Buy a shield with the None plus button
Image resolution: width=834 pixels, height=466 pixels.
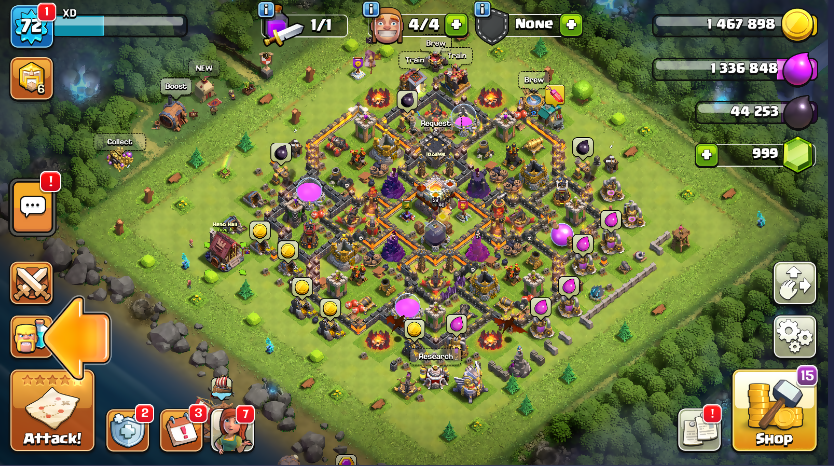[x=571, y=24]
